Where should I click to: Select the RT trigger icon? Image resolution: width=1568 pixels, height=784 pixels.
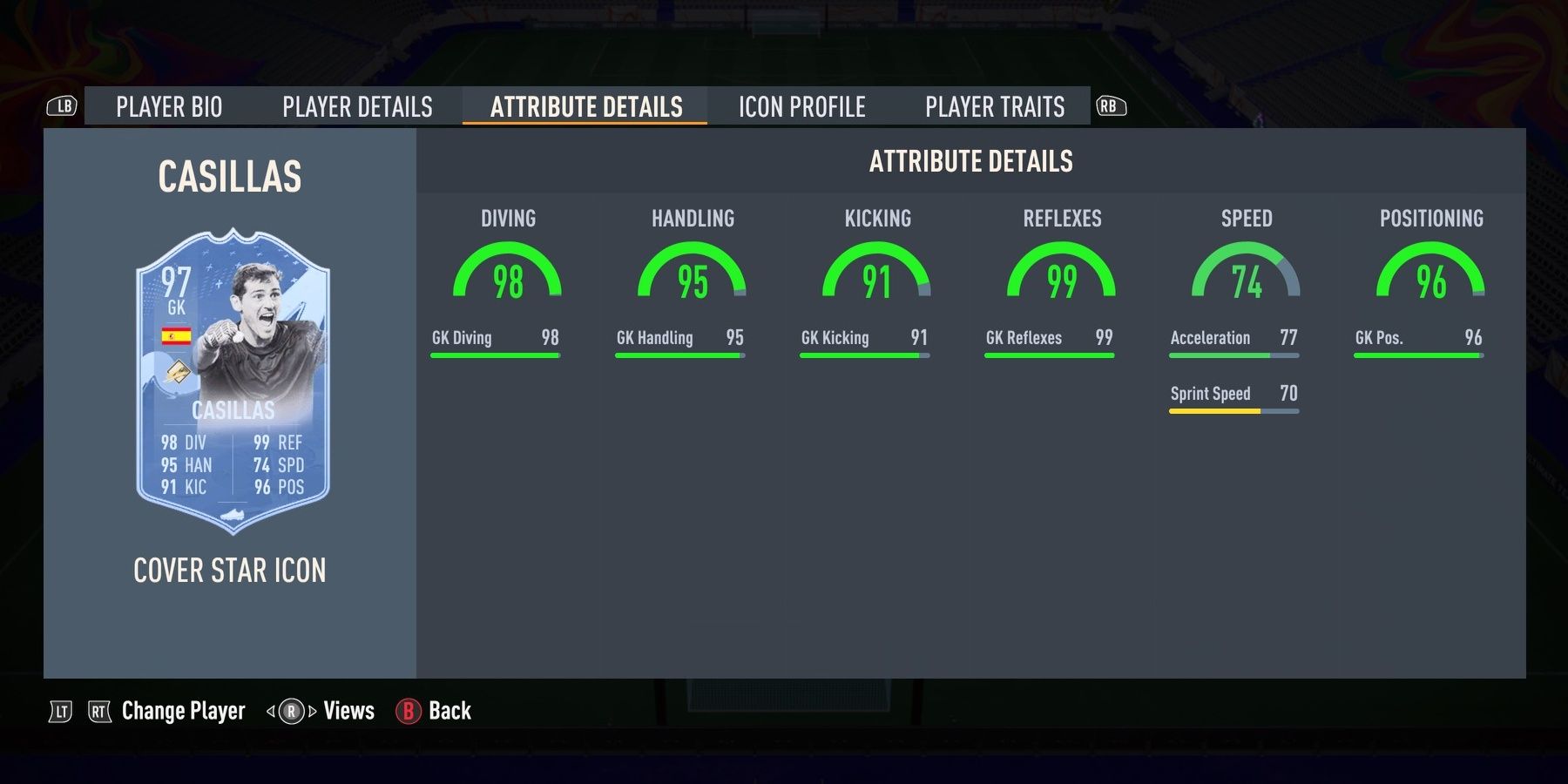[98, 711]
